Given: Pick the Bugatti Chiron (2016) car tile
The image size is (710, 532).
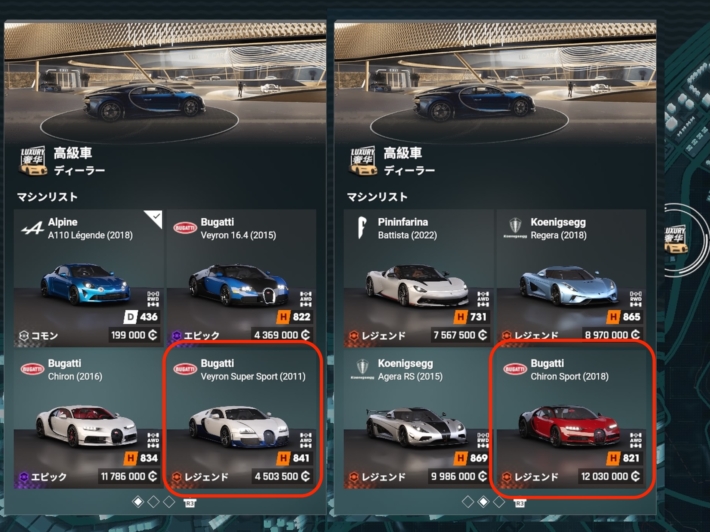Looking at the screenshot, I should pyautogui.click(x=88, y=420).
